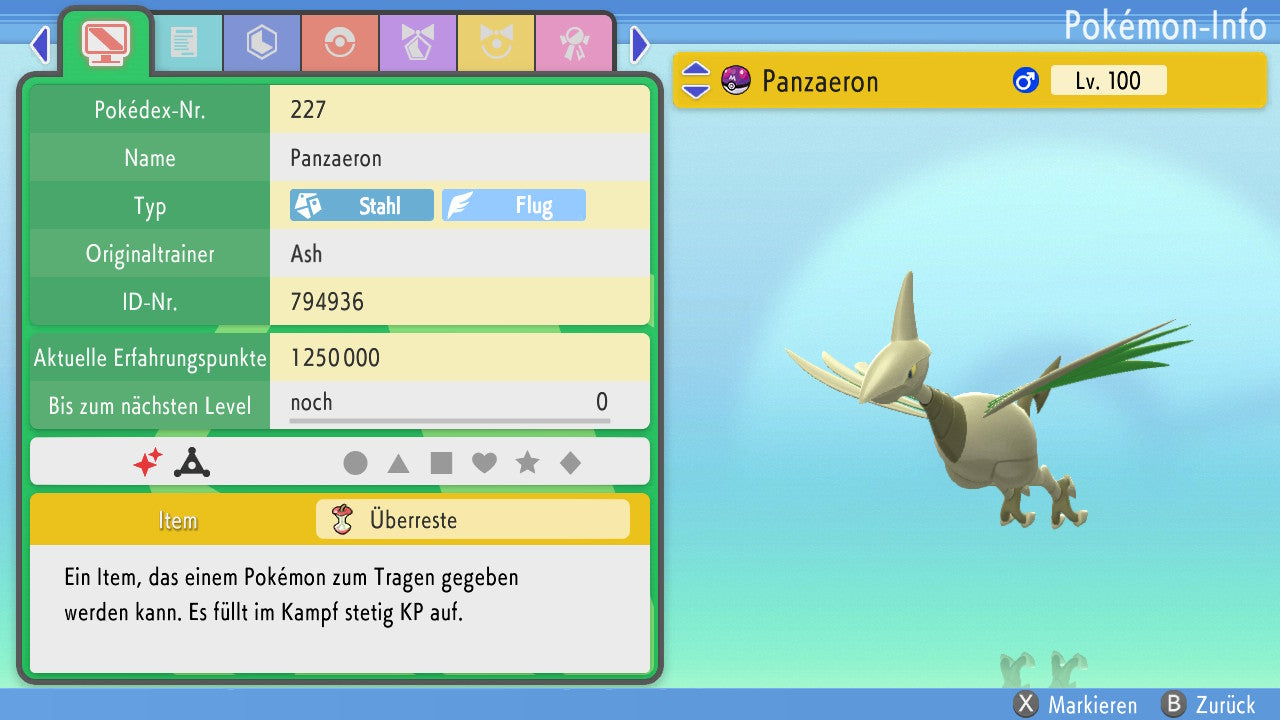Switch to the red Poké Ball moves tab
Screen dimensions: 1280x720
(340, 43)
